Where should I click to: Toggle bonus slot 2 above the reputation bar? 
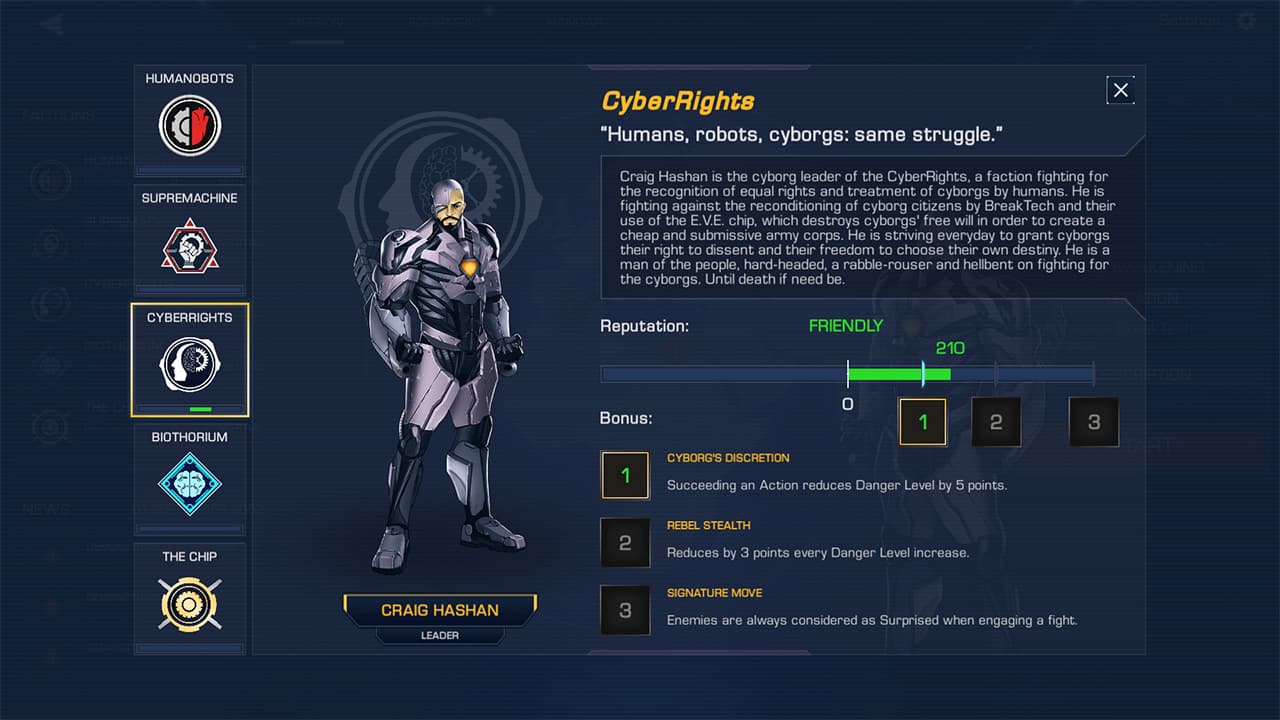coord(996,421)
